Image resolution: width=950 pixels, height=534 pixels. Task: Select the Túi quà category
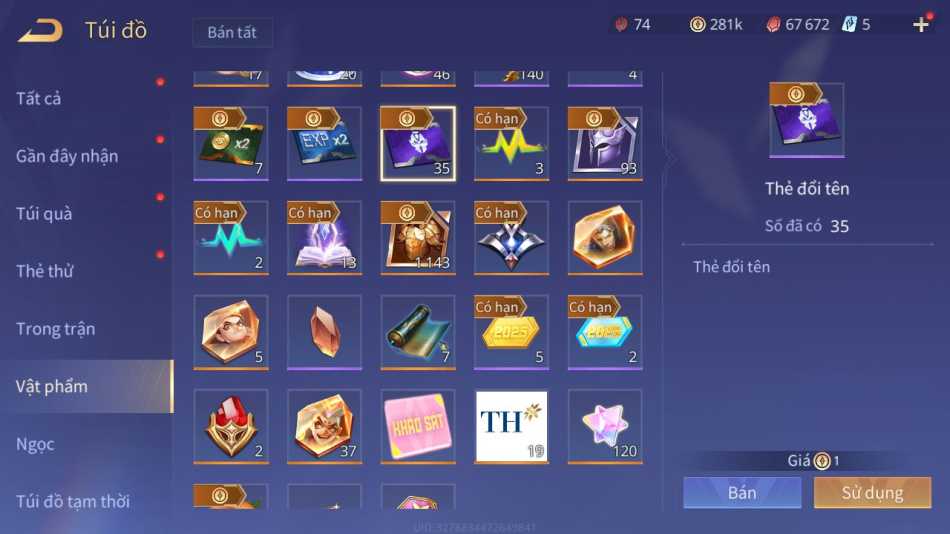pyautogui.click(x=44, y=213)
